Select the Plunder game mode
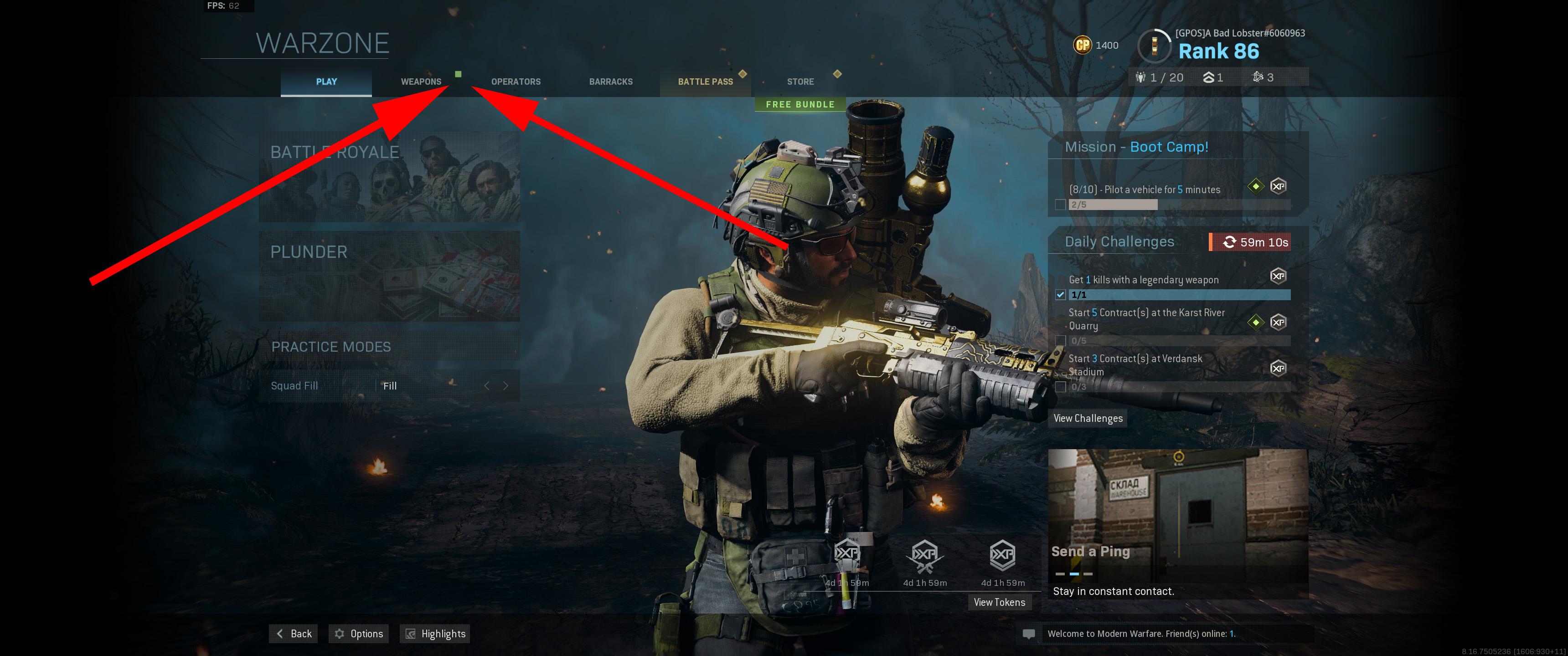The height and width of the screenshot is (656, 1568). pyautogui.click(x=389, y=276)
